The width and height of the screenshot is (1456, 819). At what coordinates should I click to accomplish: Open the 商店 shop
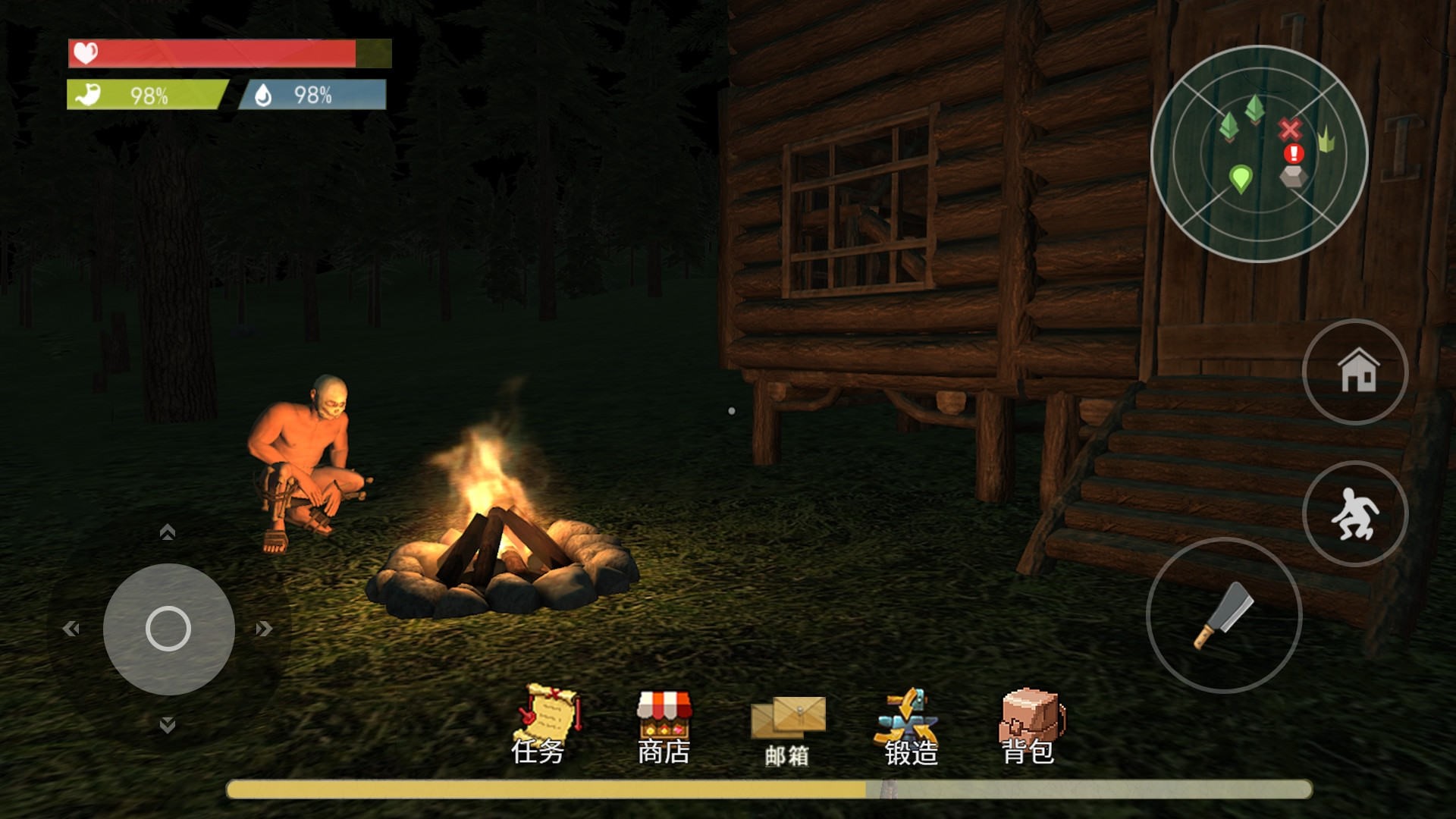pyautogui.click(x=664, y=725)
